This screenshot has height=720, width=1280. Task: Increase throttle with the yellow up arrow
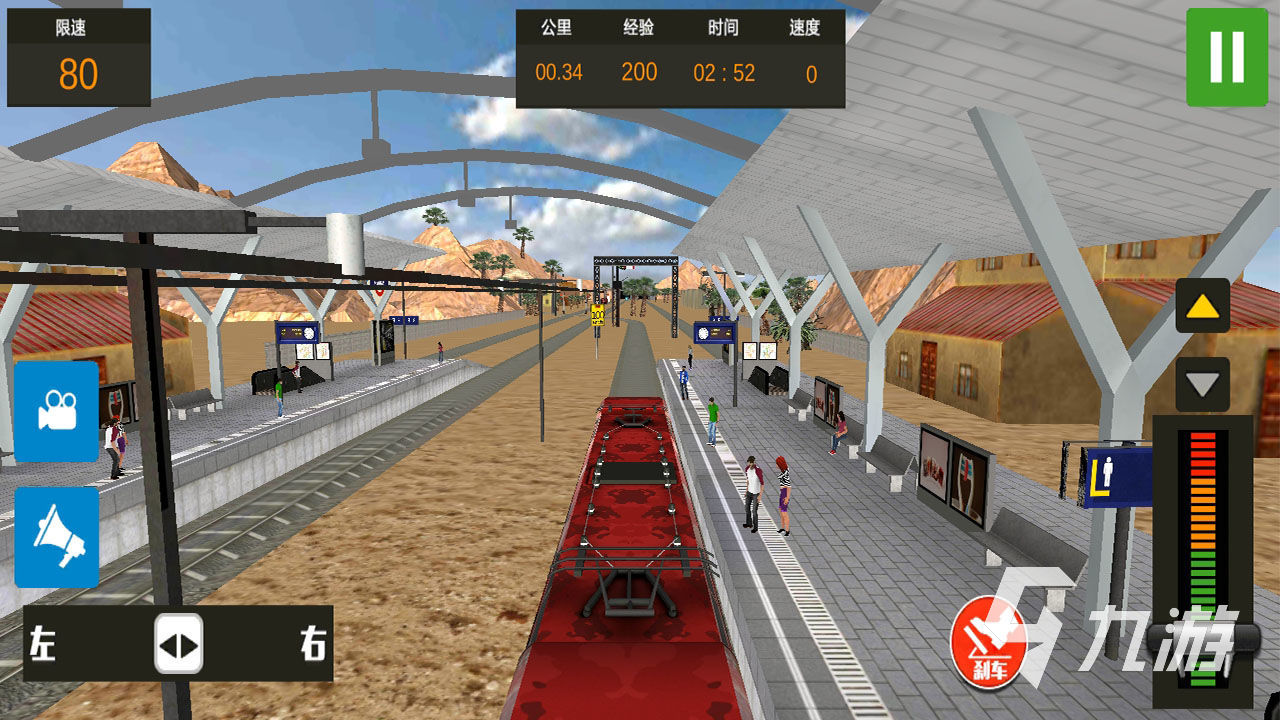(x=1202, y=306)
